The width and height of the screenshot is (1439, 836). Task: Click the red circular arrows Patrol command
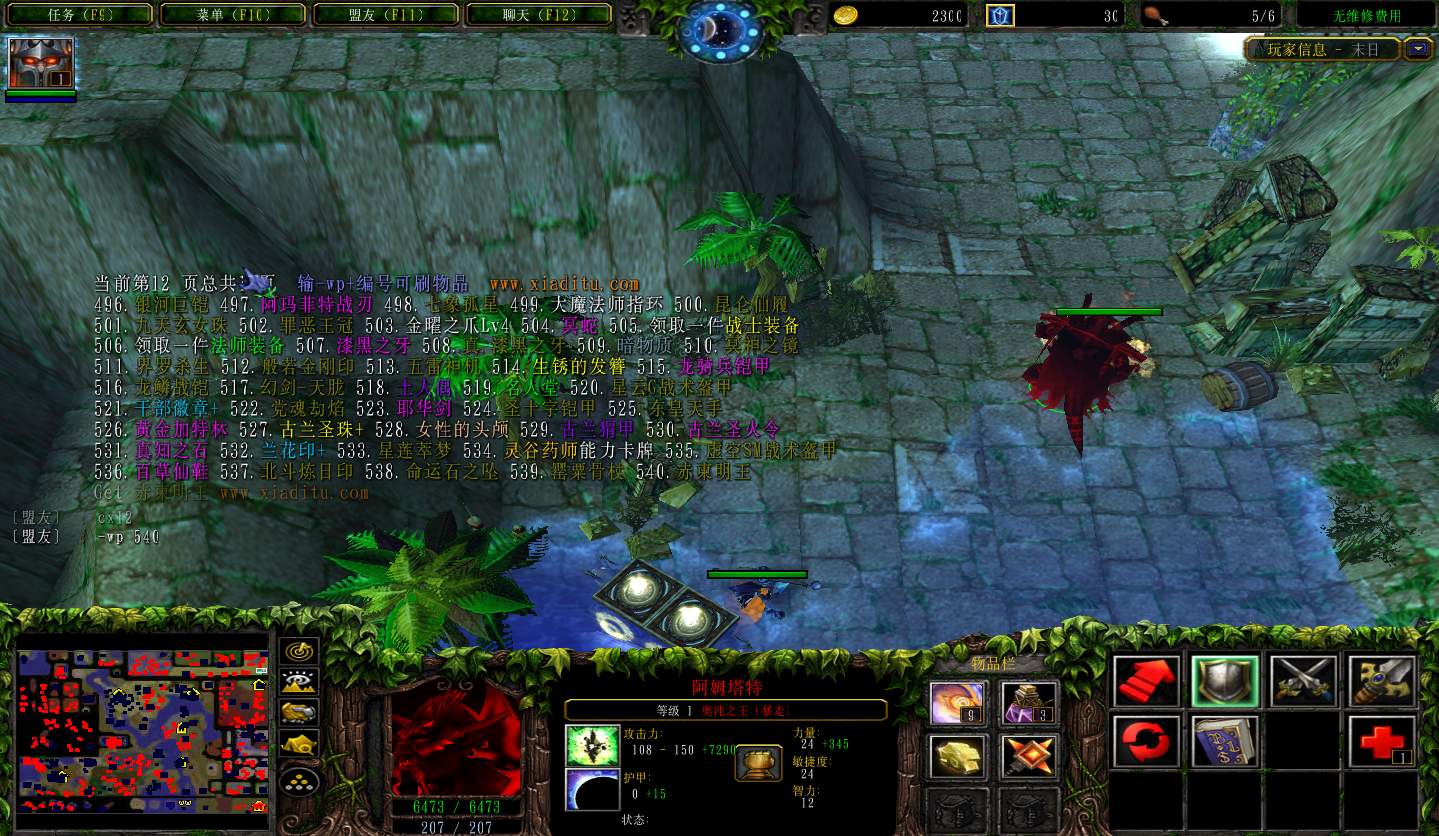pos(1146,741)
